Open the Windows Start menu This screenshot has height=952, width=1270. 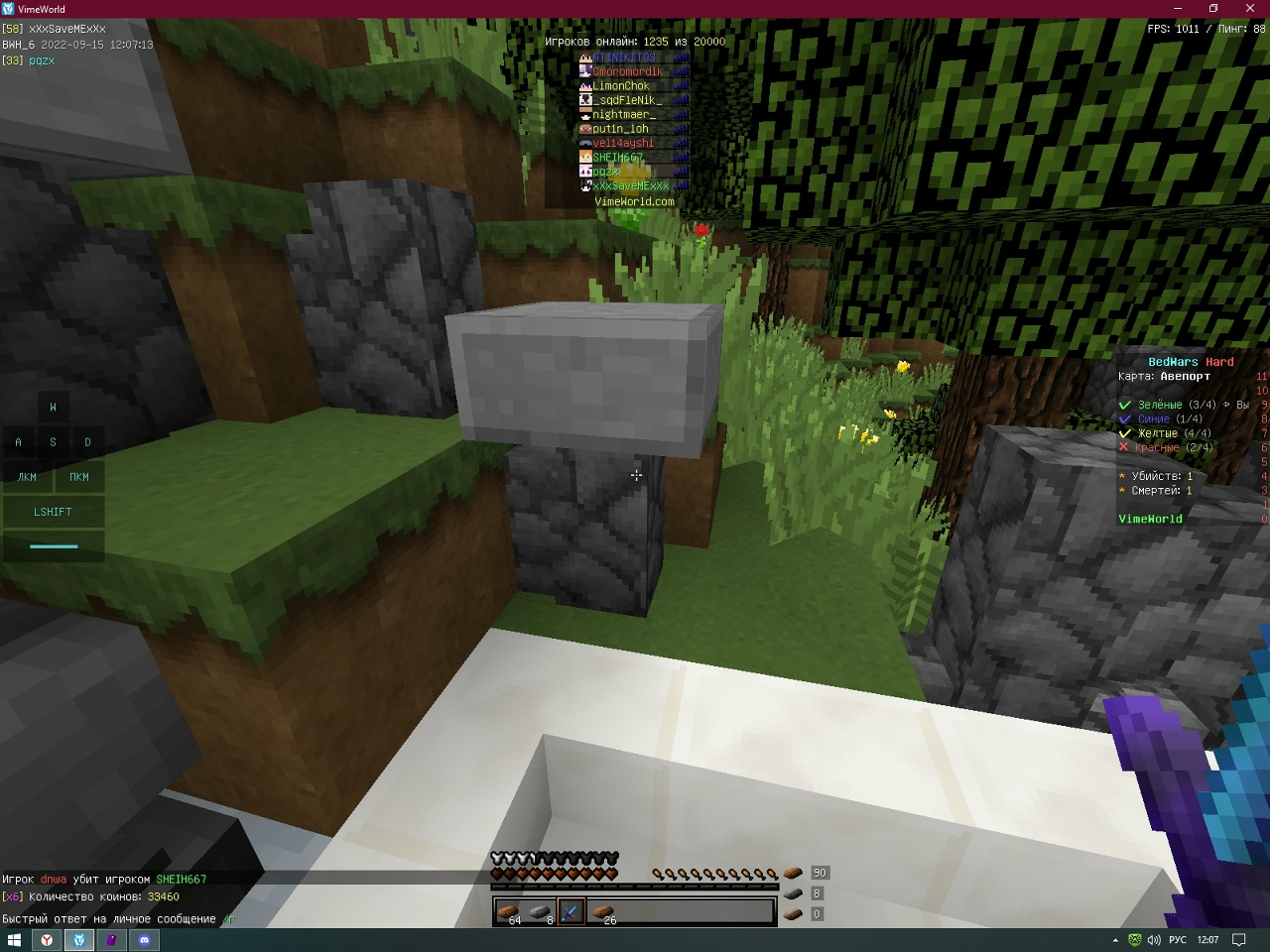tap(14, 940)
